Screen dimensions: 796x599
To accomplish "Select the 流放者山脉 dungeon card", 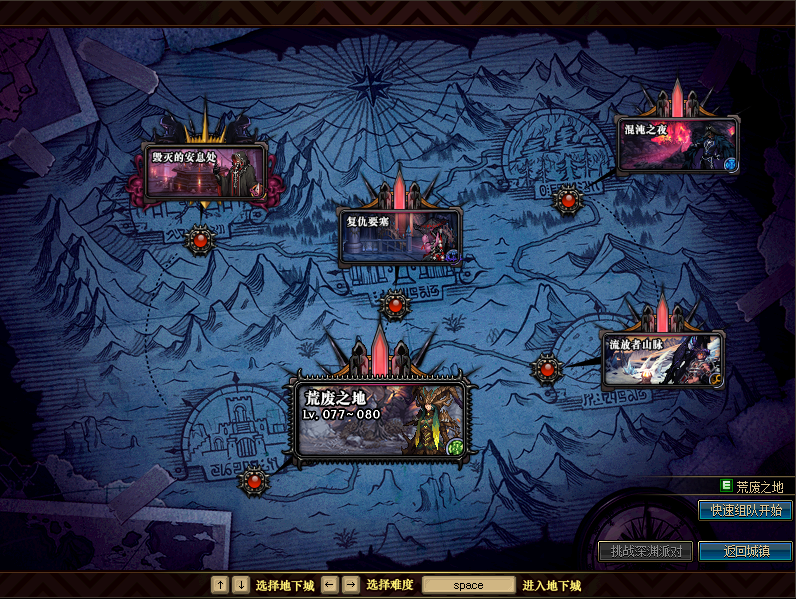I will point(662,359).
